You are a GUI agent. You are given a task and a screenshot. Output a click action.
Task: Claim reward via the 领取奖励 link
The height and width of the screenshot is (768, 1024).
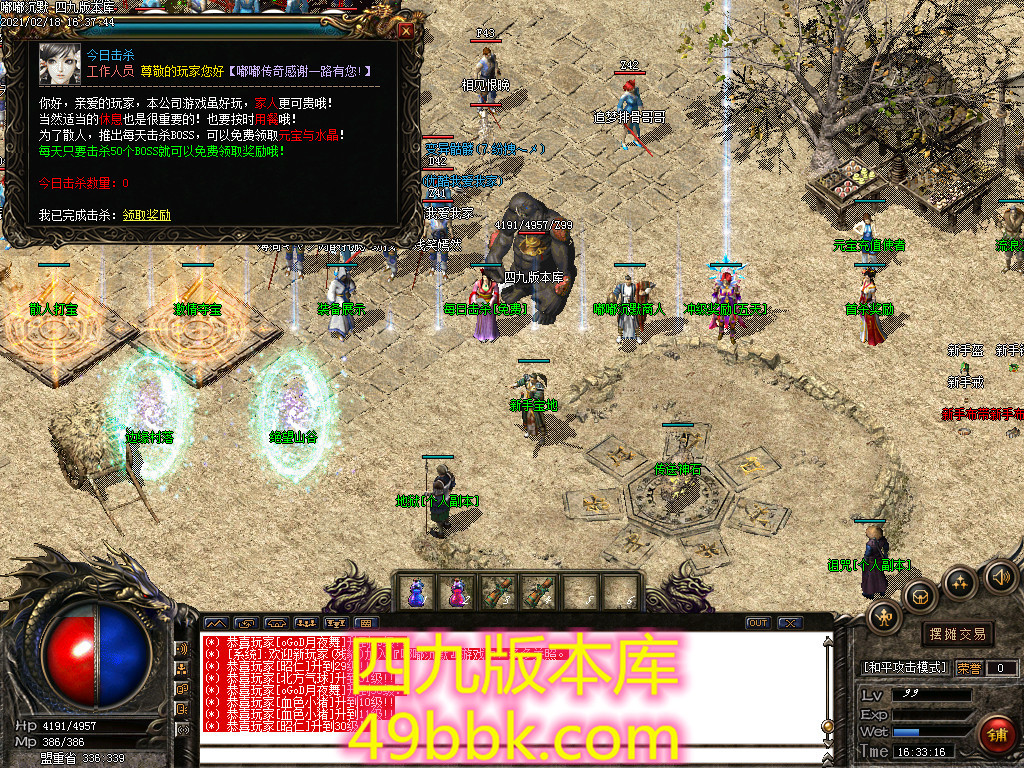pos(147,215)
